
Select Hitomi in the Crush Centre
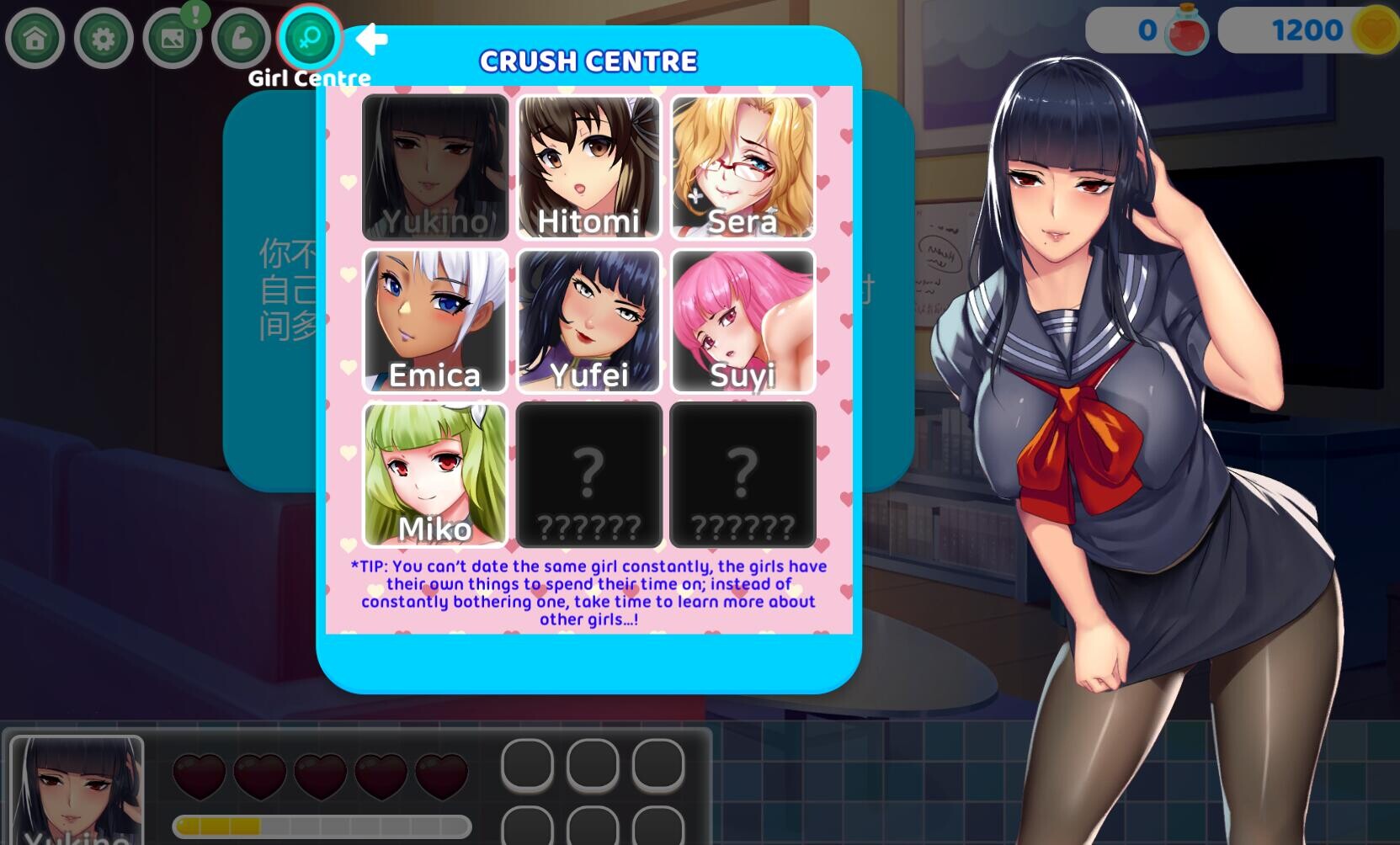pyautogui.click(x=588, y=167)
